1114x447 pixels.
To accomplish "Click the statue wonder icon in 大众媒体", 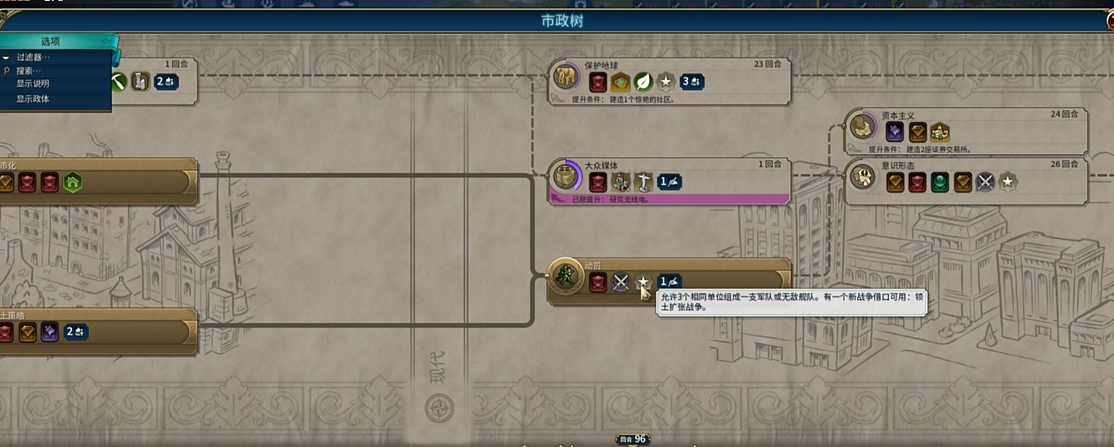I will point(643,182).
